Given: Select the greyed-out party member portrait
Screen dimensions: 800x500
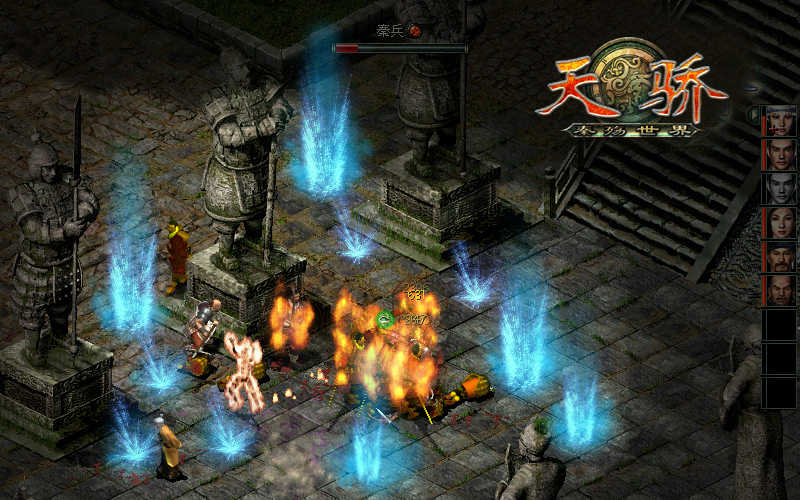Looking at the screenshot, I should (779, 189).
